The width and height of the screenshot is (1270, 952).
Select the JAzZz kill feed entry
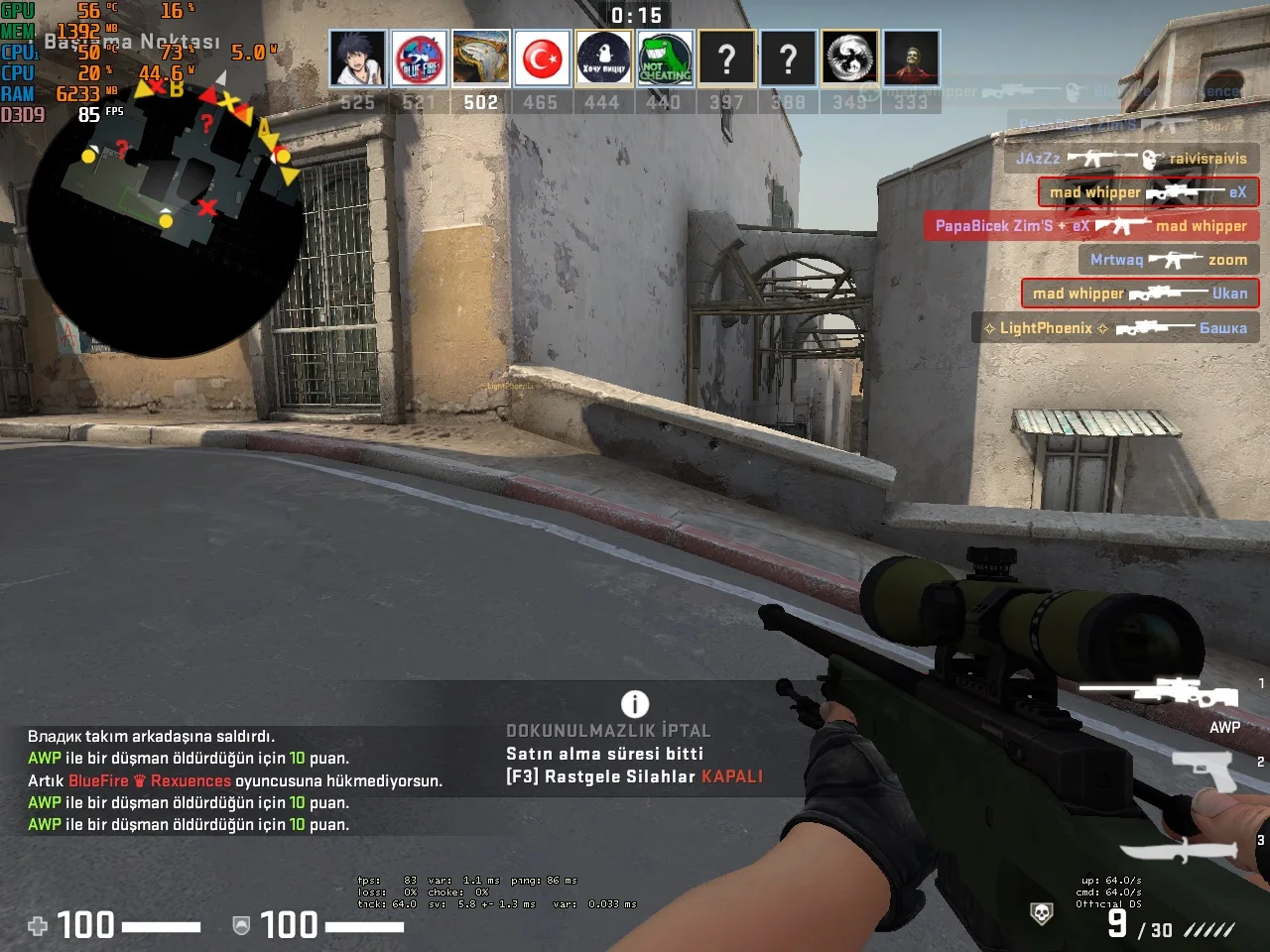click(1131, 159)
